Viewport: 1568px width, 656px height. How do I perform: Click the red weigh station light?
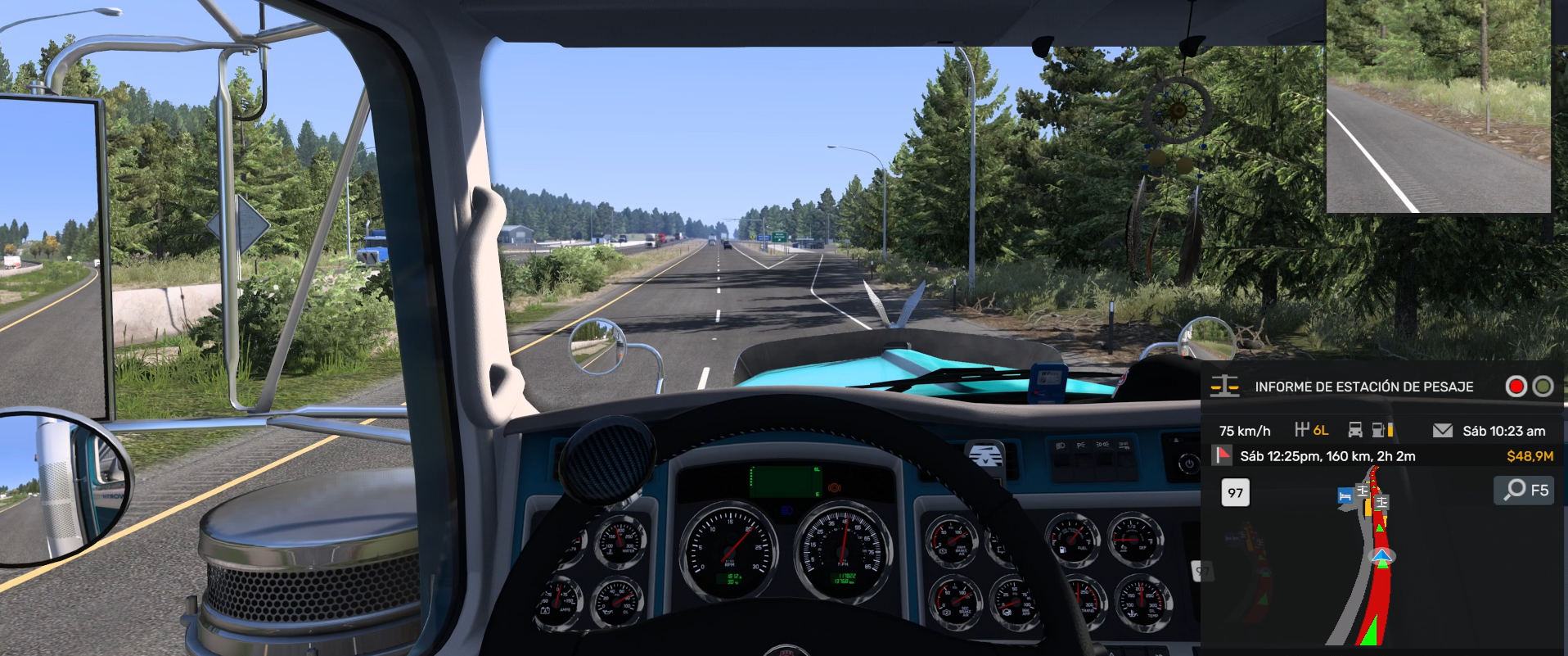tap(1516, 387)
